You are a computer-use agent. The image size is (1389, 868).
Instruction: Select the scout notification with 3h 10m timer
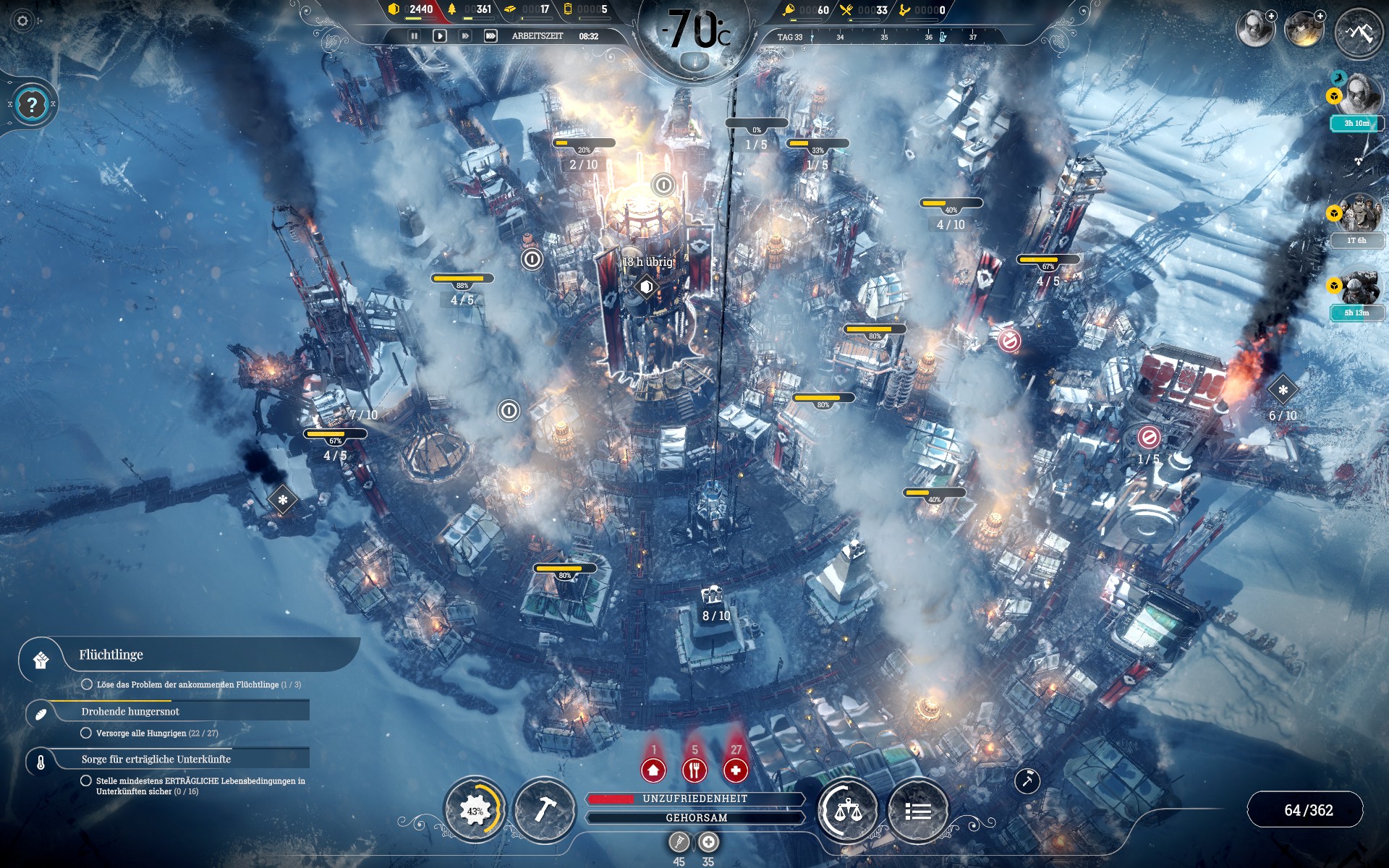tap(1357, 101)
